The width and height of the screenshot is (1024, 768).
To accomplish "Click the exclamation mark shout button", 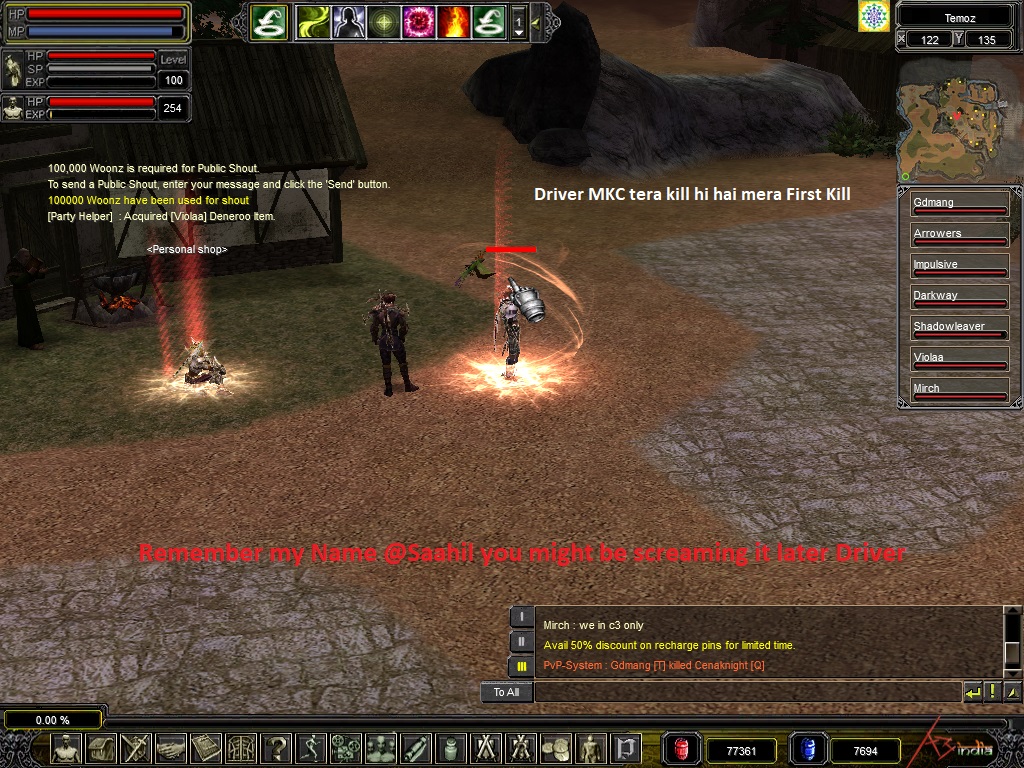I will [x=993, y=692].
